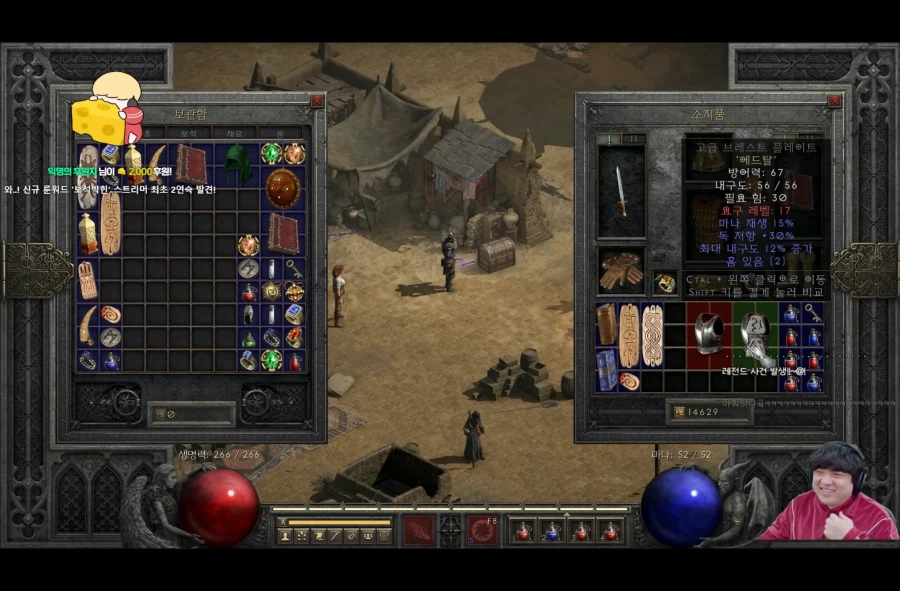Viewport: 900px width, 591px height.
Task: Close the inventory window
Action: pos(833,101)
